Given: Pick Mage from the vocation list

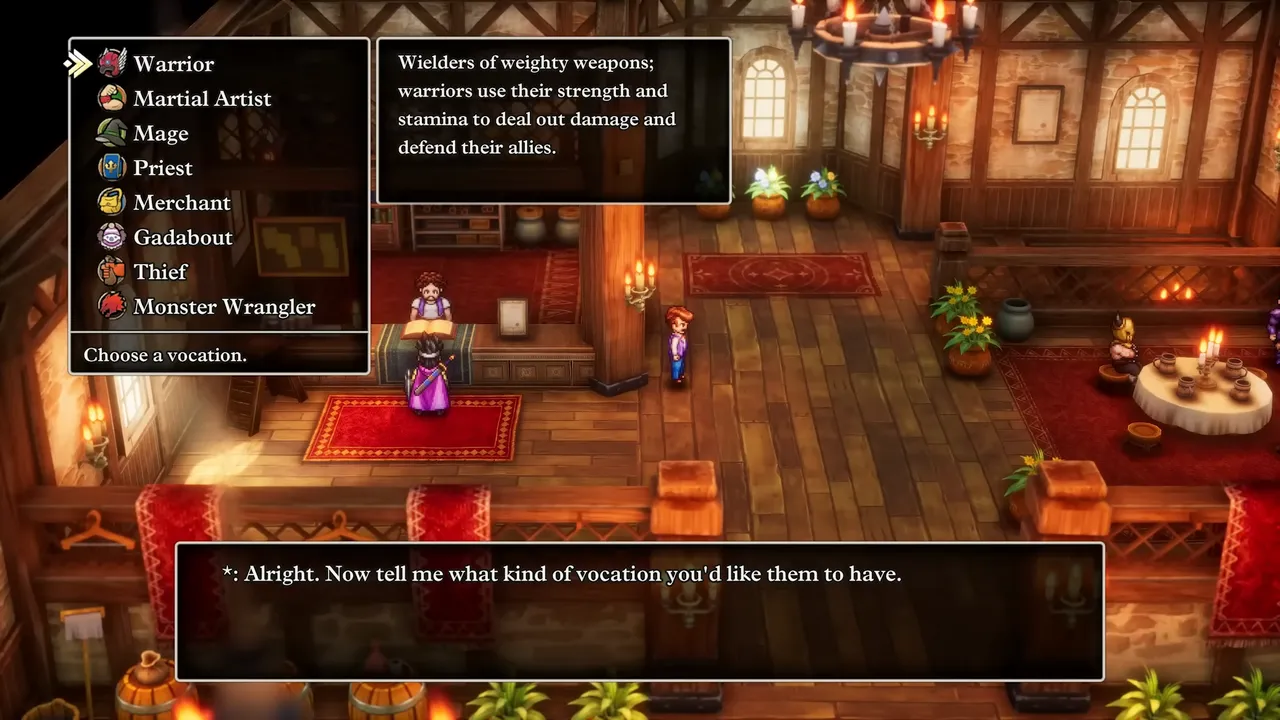Looking at the screenshot, I should click(x=160, y=133).
